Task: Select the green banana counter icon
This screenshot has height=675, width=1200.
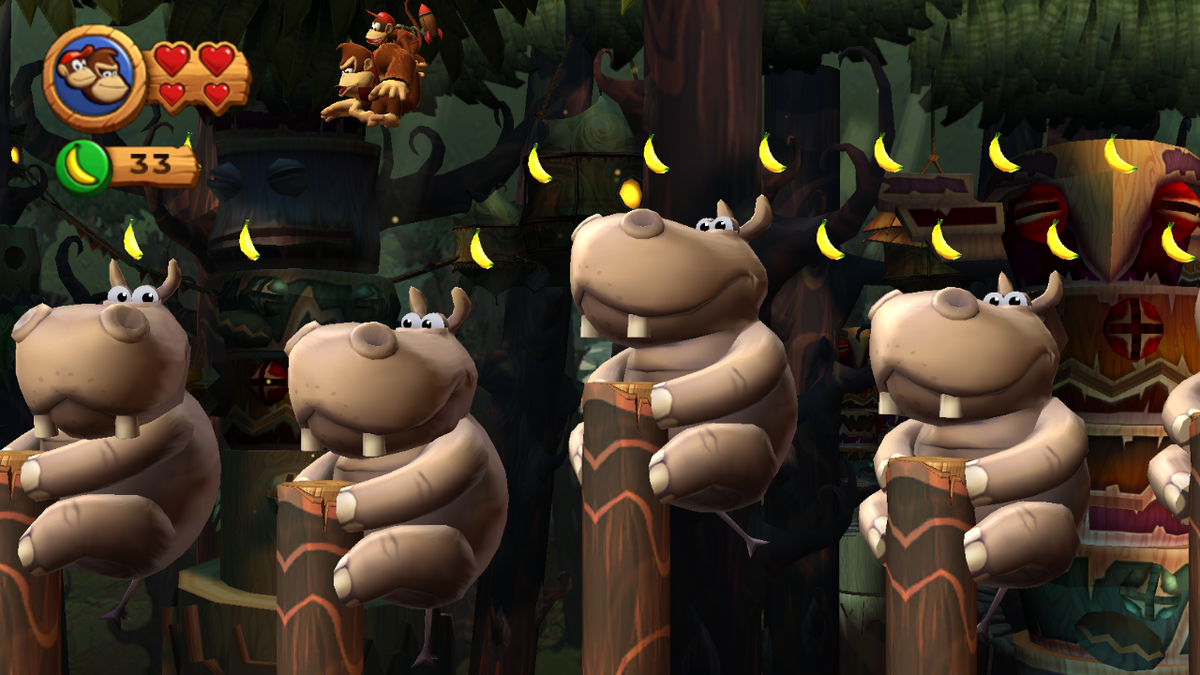Action: (x=83, y=166)
